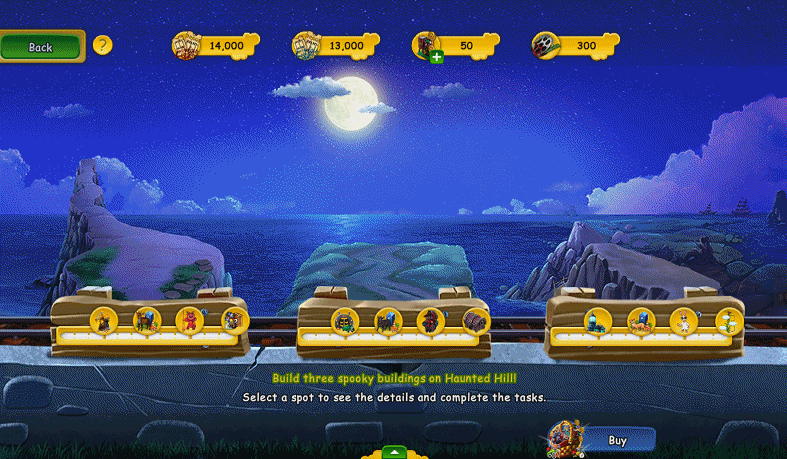Open help with the question mark icon
This screenshot has height=459, width=787.
[x=102, y=45]
